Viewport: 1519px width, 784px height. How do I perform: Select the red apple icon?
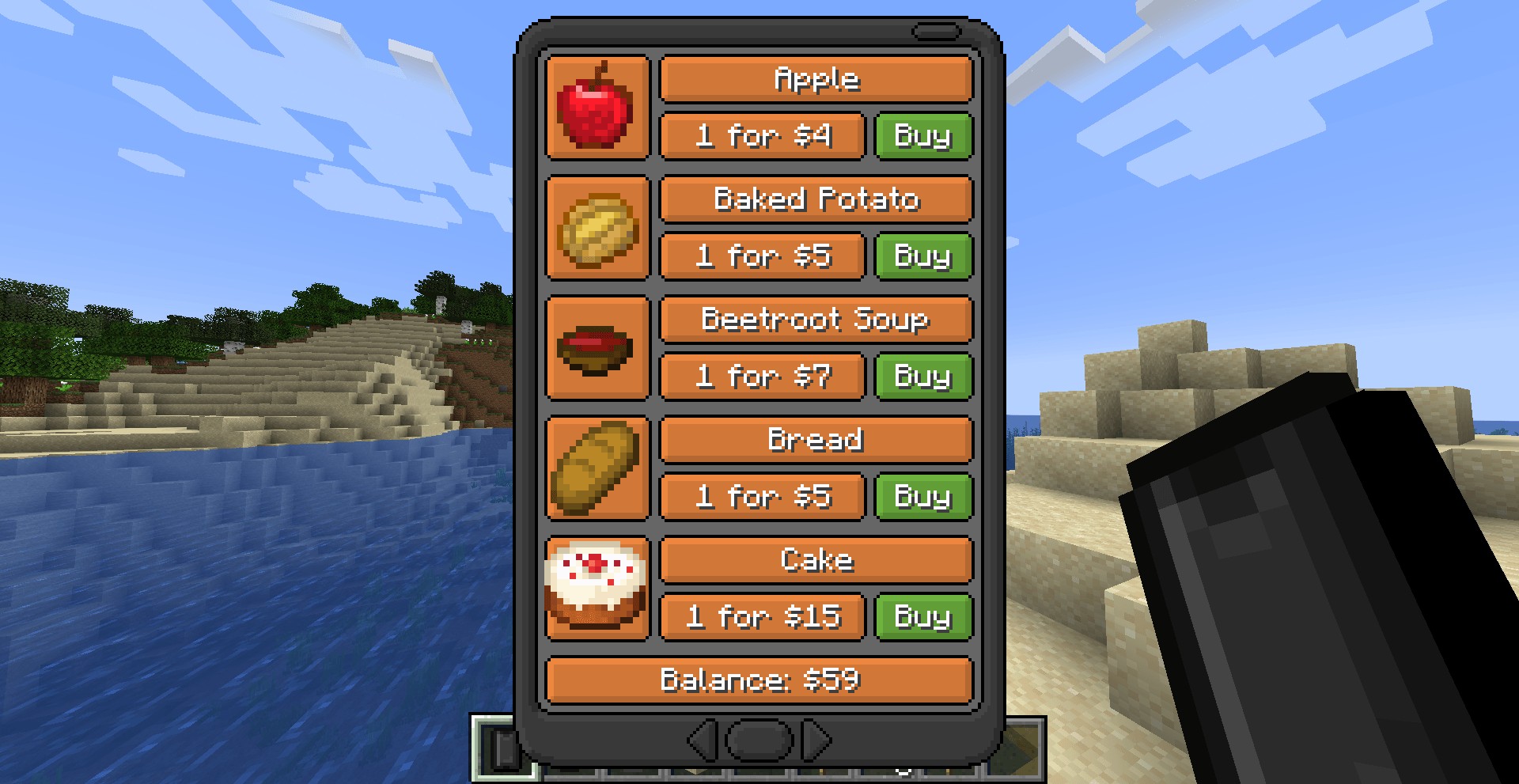point(597,108)
